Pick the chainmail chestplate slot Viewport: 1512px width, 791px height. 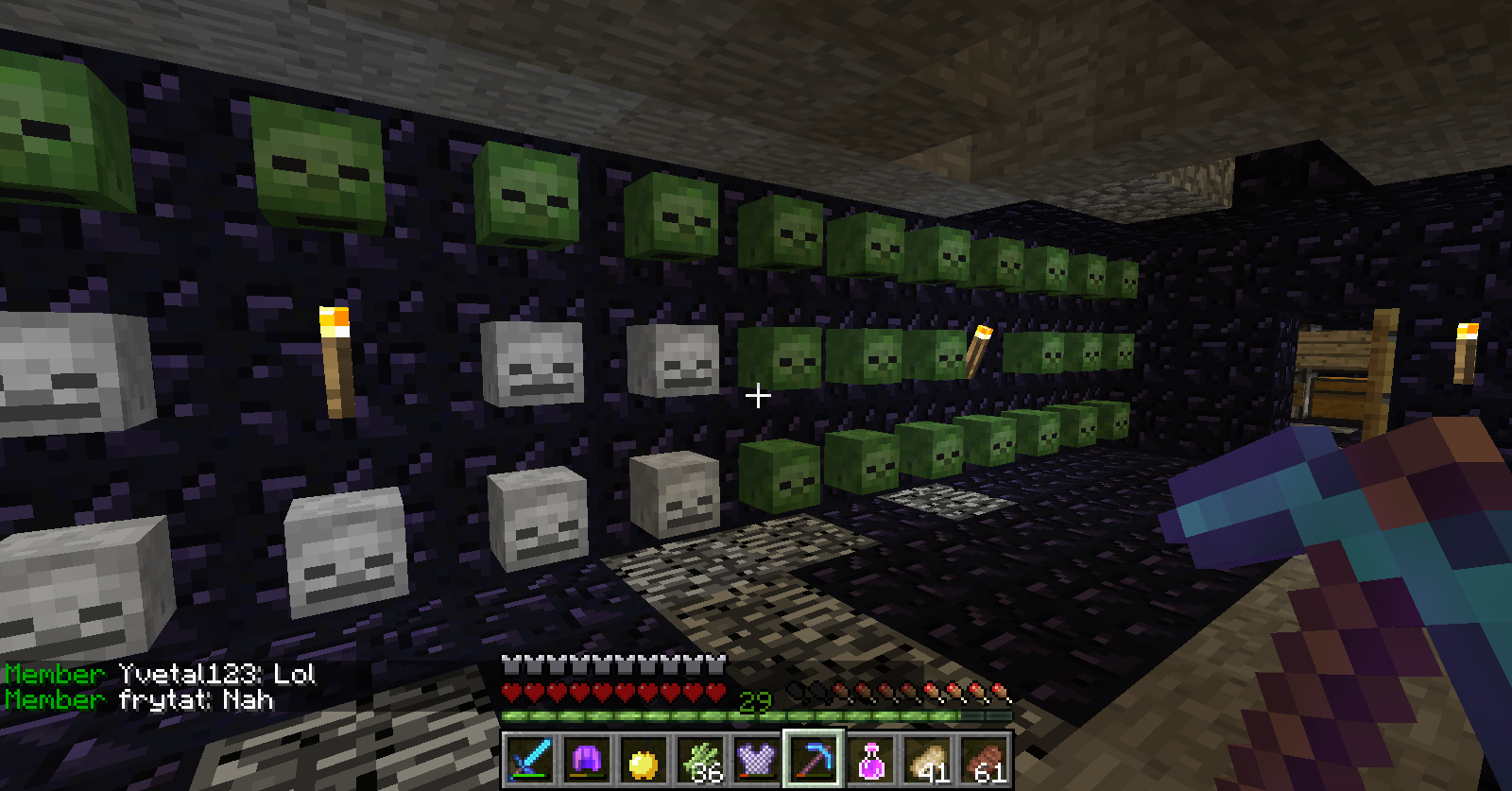(757, 760)
